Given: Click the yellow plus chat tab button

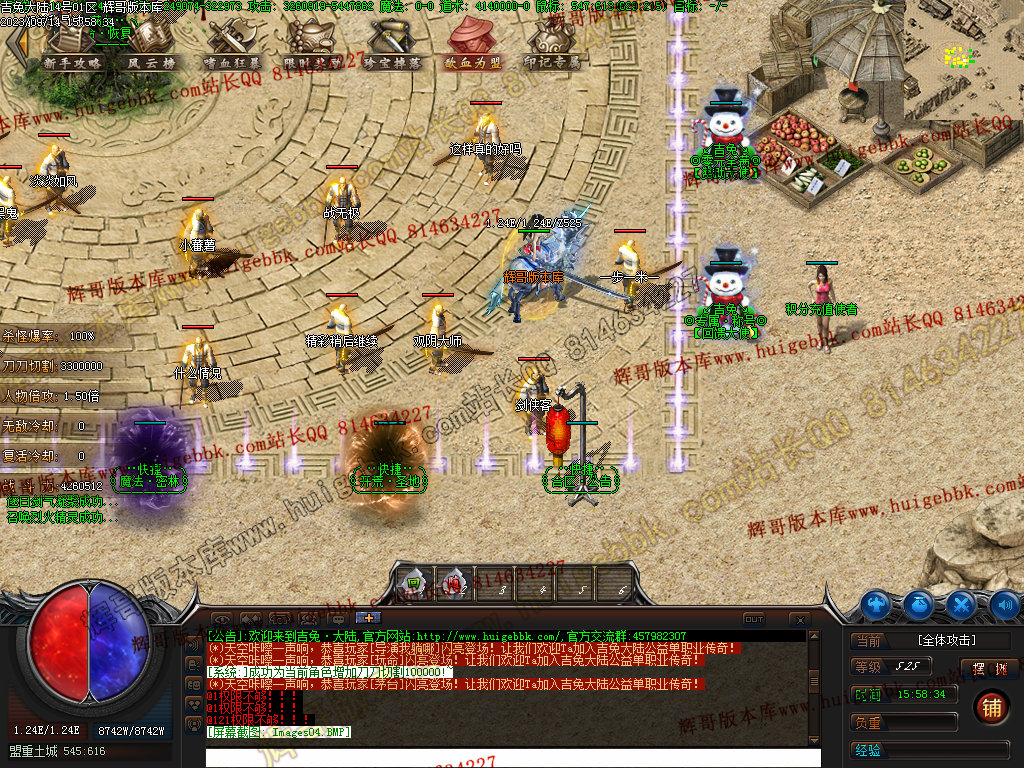Looking at the screenshot, I should 367,618.
